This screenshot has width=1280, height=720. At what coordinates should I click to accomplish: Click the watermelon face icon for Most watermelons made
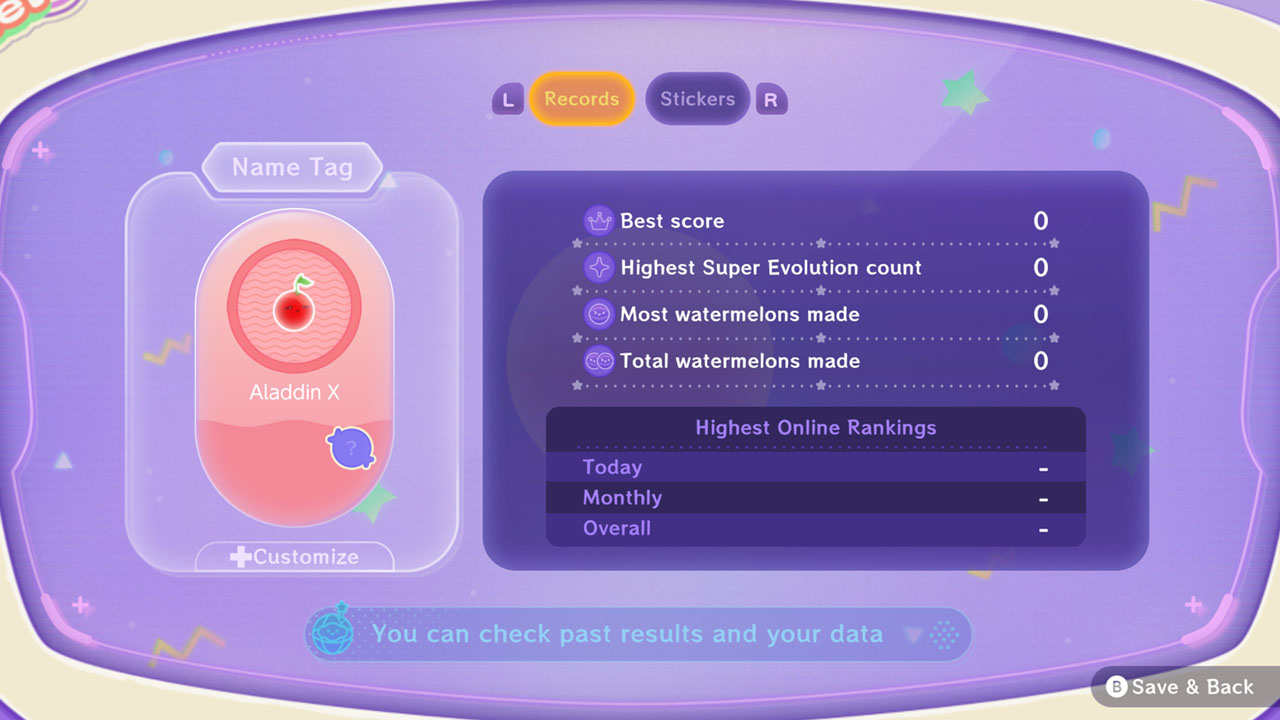pos(598,314)
